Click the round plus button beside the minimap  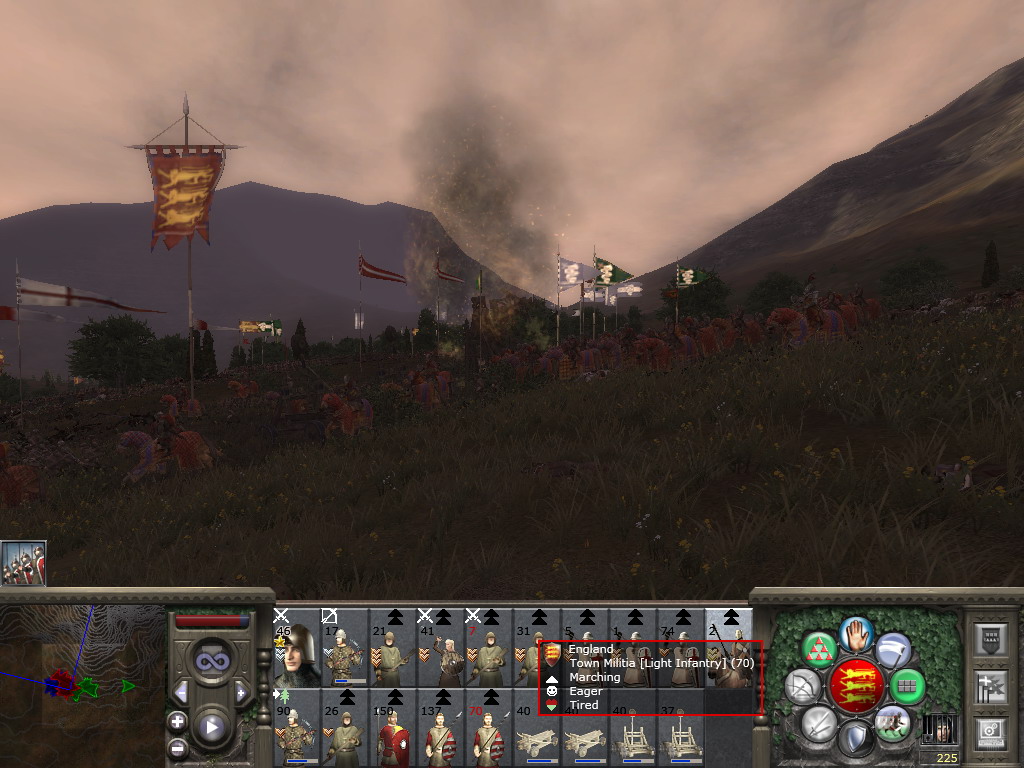tap(177, 721)
